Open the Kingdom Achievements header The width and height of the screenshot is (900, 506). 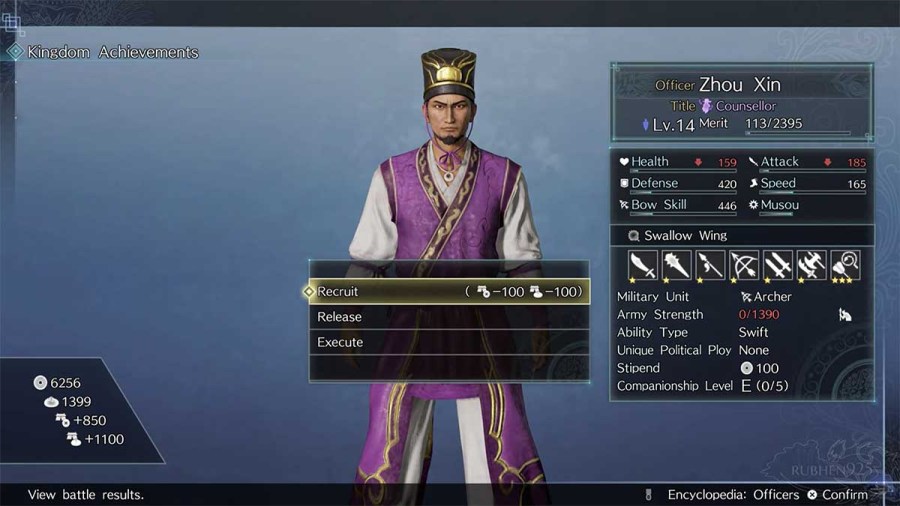112,52
